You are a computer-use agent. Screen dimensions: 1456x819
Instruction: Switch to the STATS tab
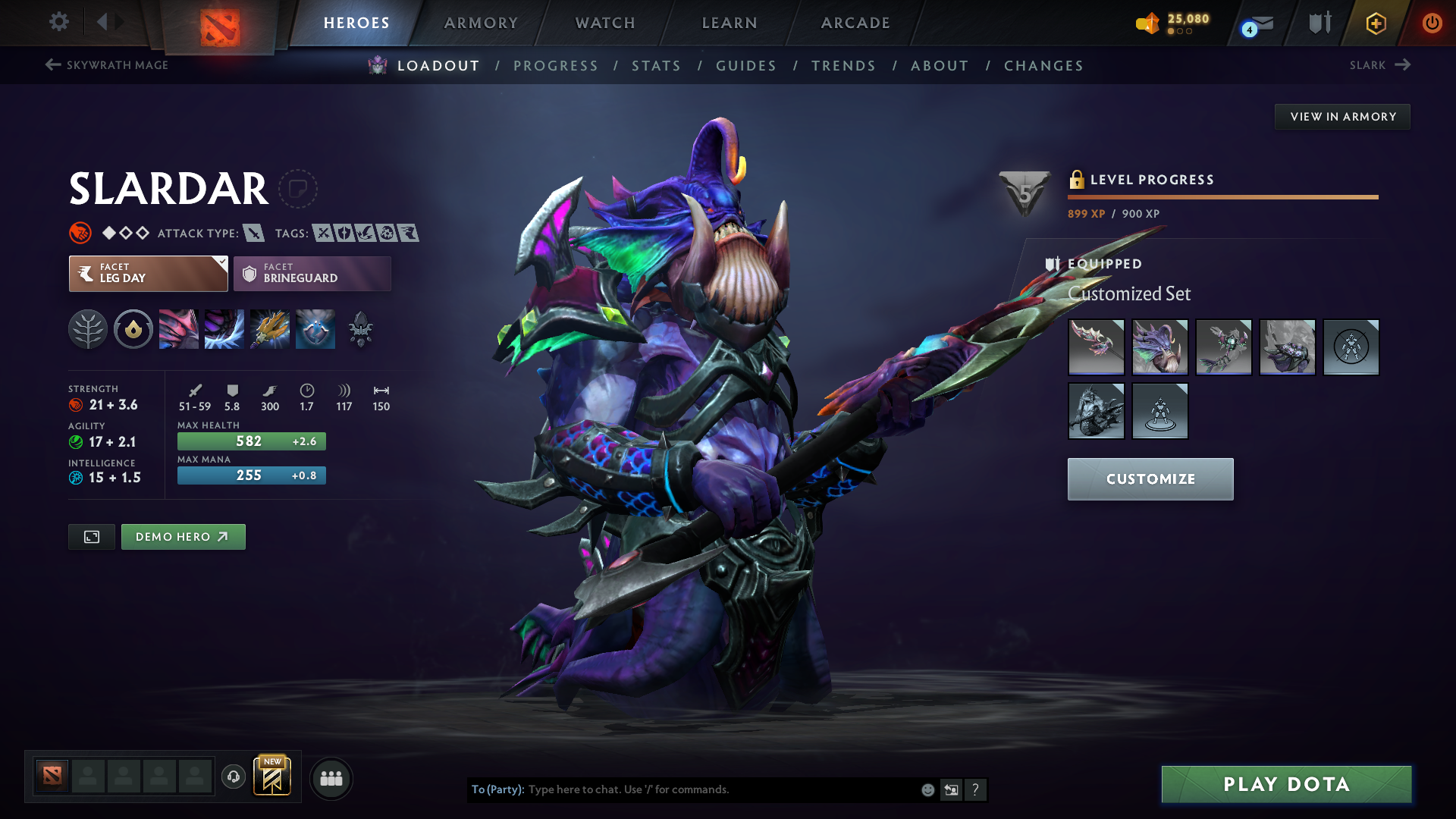pos(656,66)
